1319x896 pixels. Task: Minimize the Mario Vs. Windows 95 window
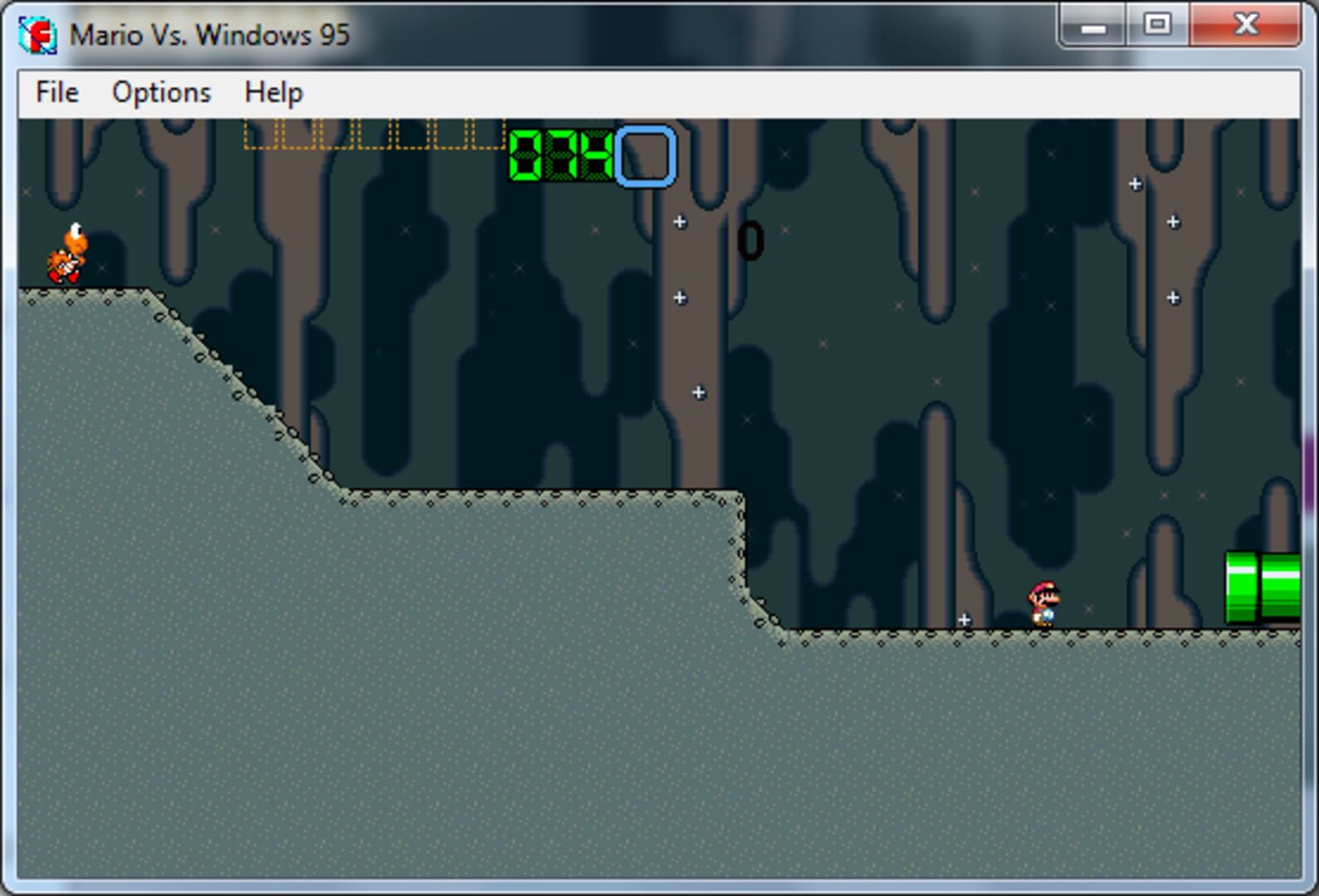(x=1092, y=27)
